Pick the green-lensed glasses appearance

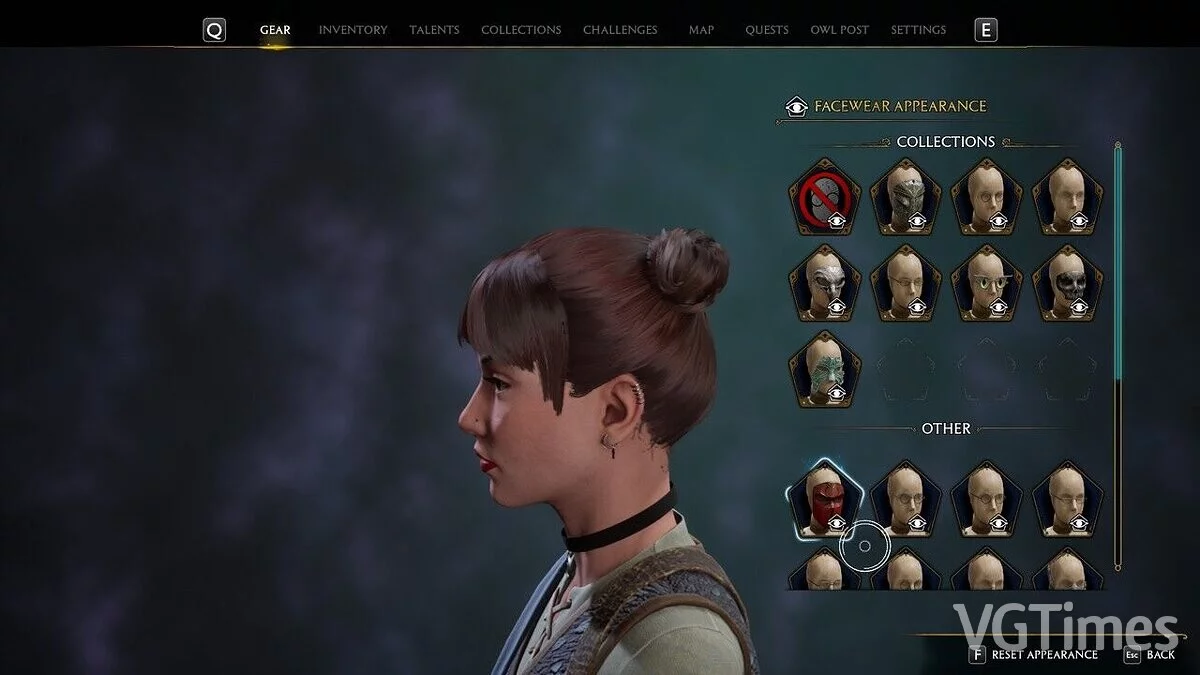(986, 283)
